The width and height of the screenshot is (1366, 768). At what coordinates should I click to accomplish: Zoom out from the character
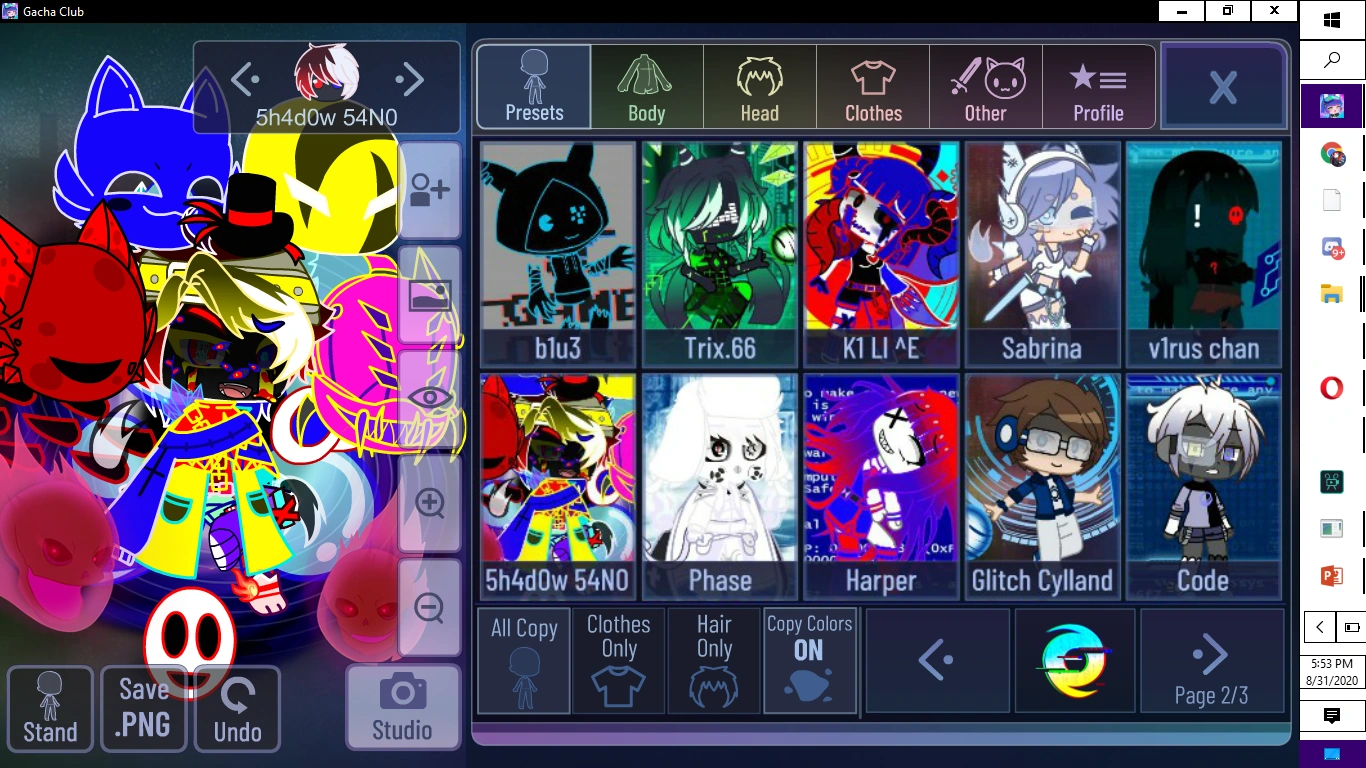tap(429, 608)
